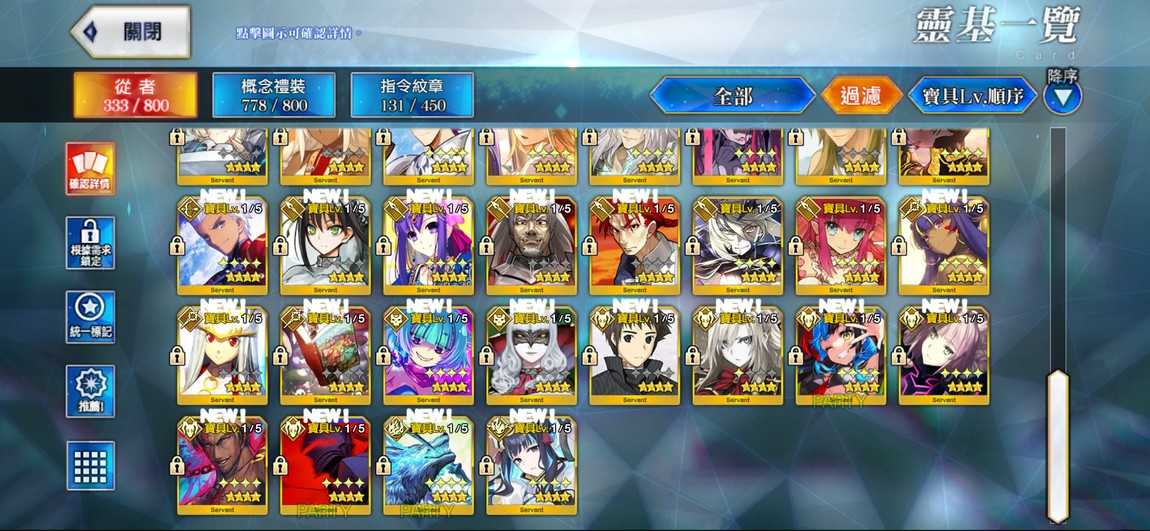Toggle the 降序 descending arrow

coord(1063,96)
